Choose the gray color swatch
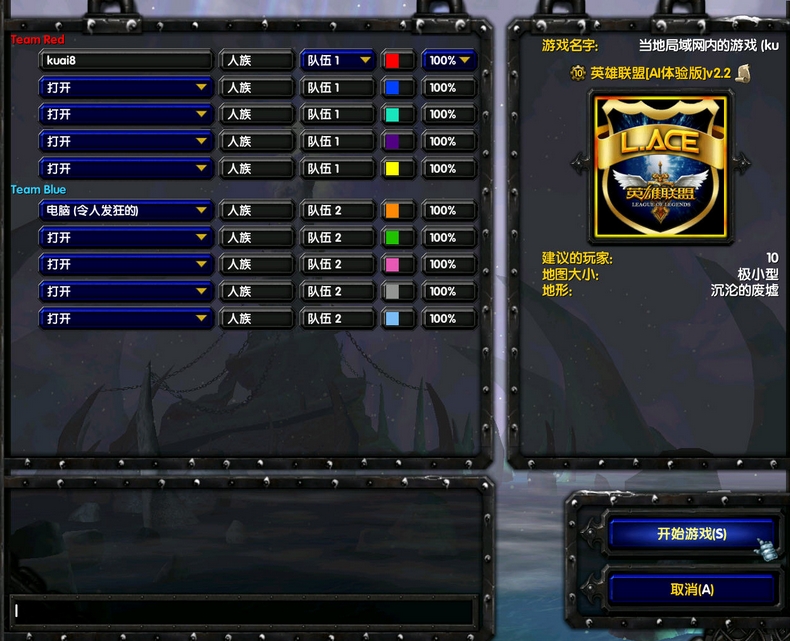The image size is (790, 641). [x=392, y=292]
